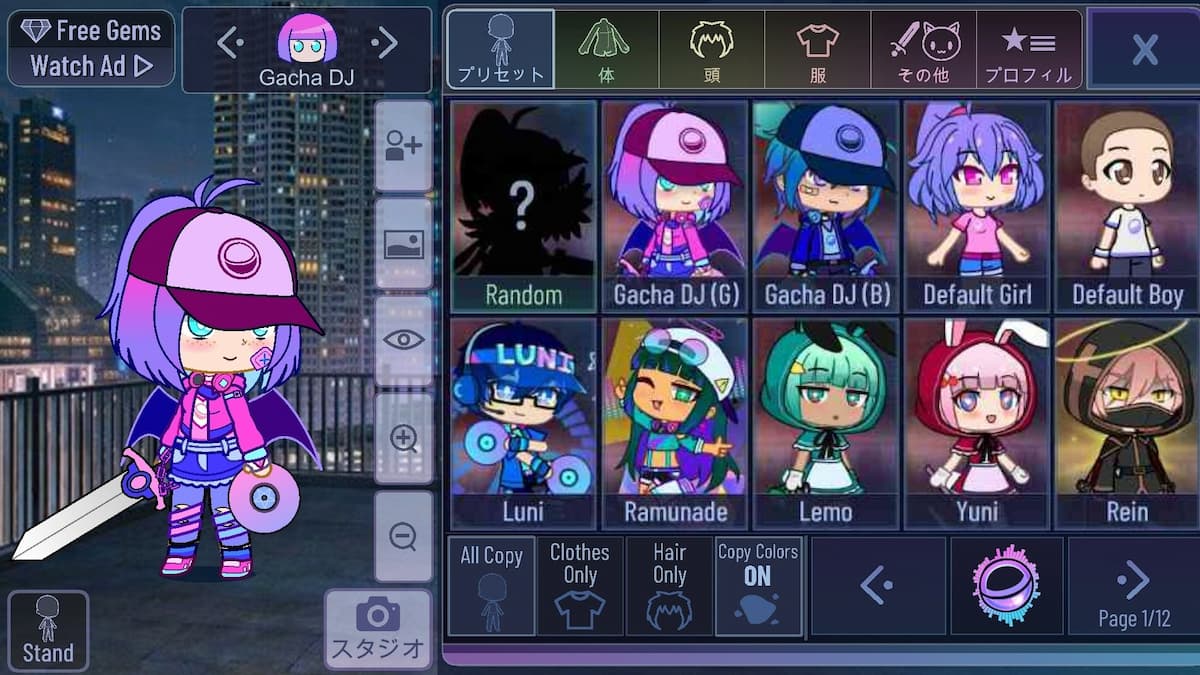1200x675 pixels.
Task: Select the Rein preset character
Action: [1126, 423]
